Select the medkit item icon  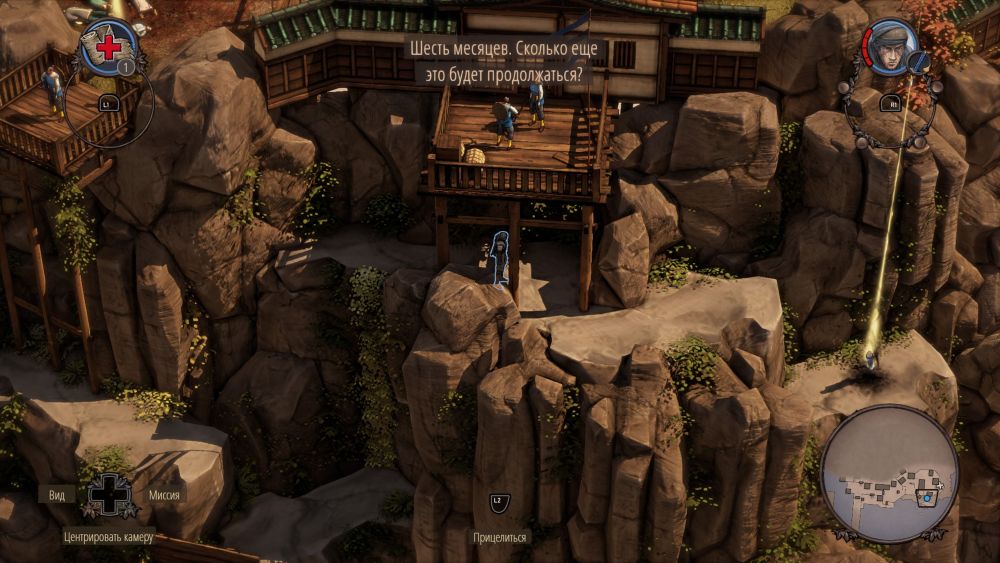point(107,47)
